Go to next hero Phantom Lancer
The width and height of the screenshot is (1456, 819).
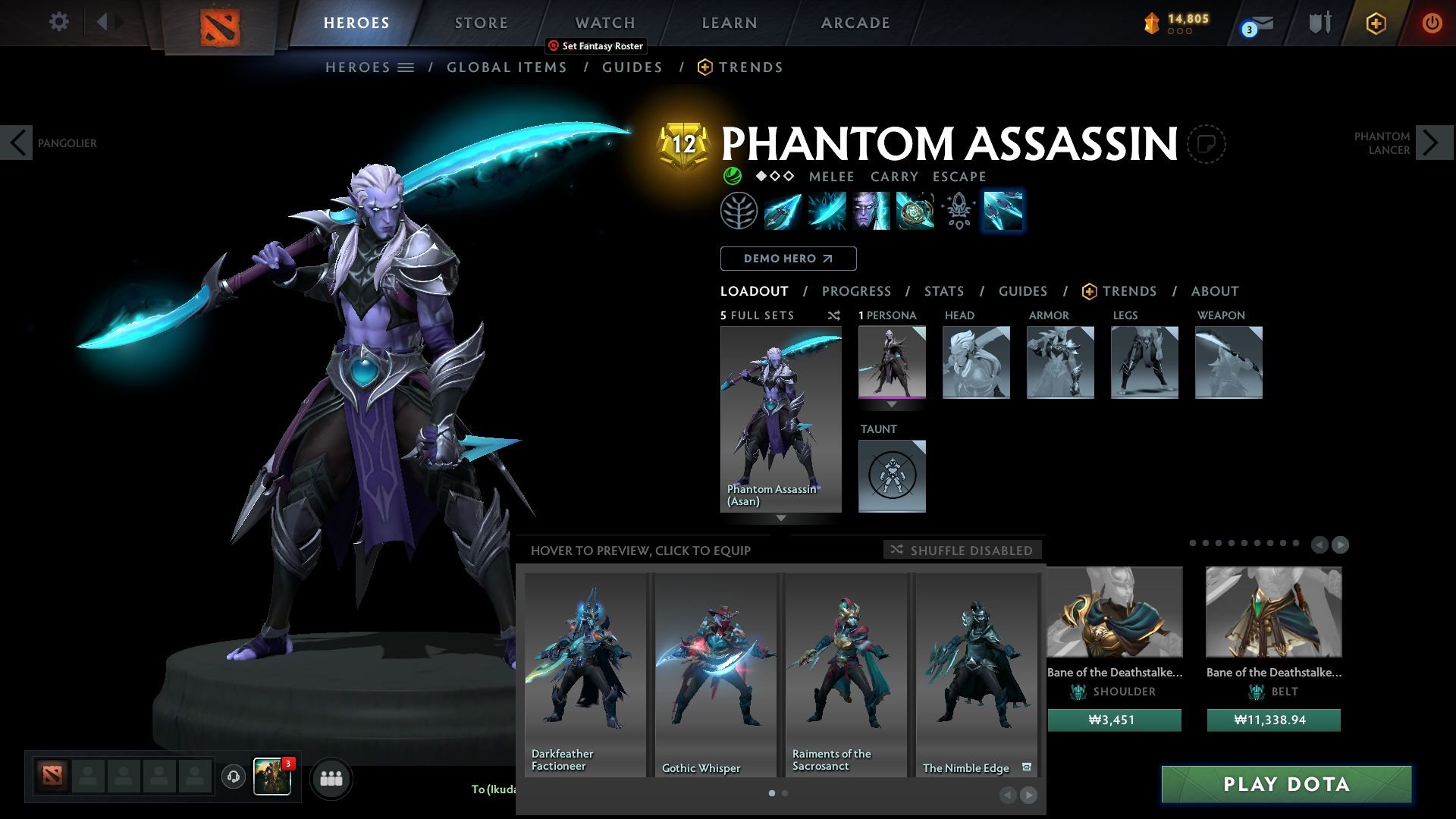(1432, 143)
